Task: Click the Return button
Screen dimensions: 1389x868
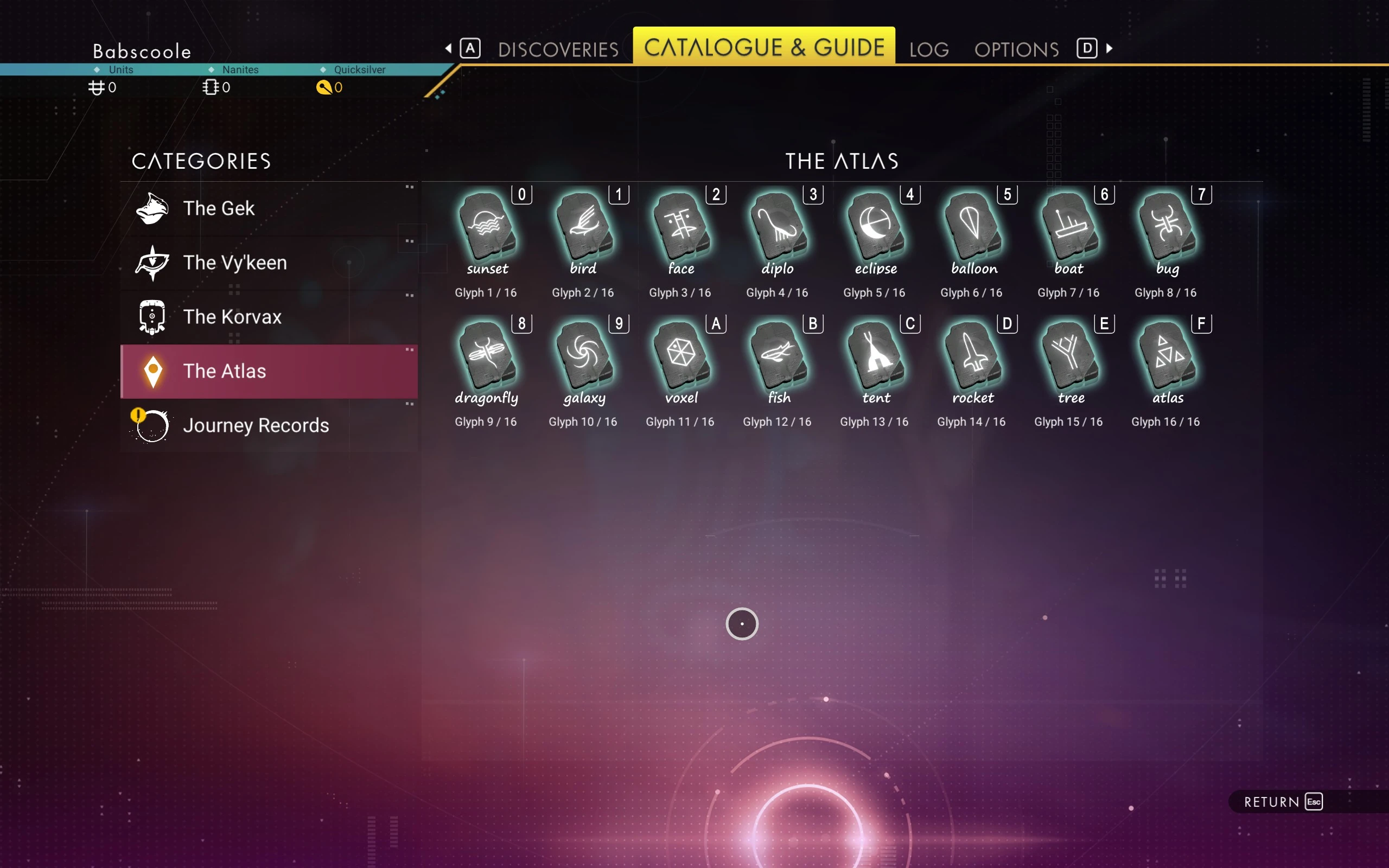Action: 1282,801
